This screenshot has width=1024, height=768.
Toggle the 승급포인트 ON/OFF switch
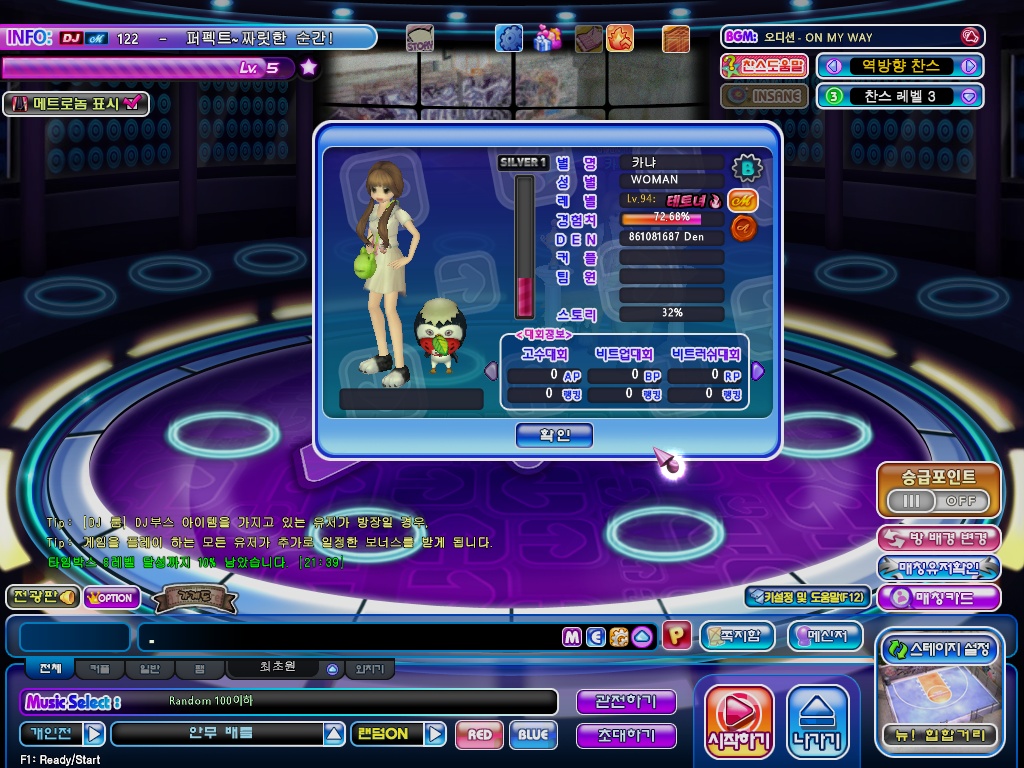pyautogui.click(x=938, y=500)
